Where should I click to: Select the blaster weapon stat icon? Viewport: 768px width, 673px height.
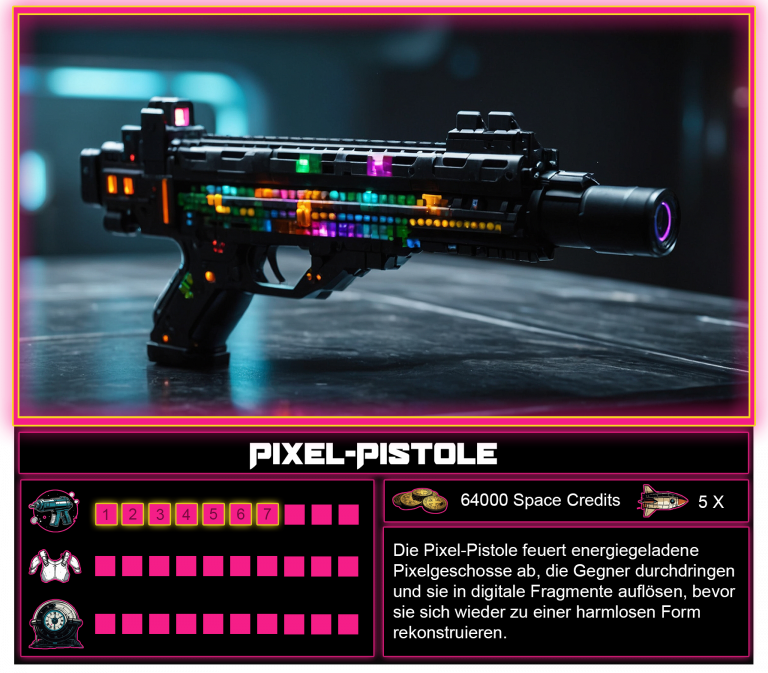click(53, 510)
